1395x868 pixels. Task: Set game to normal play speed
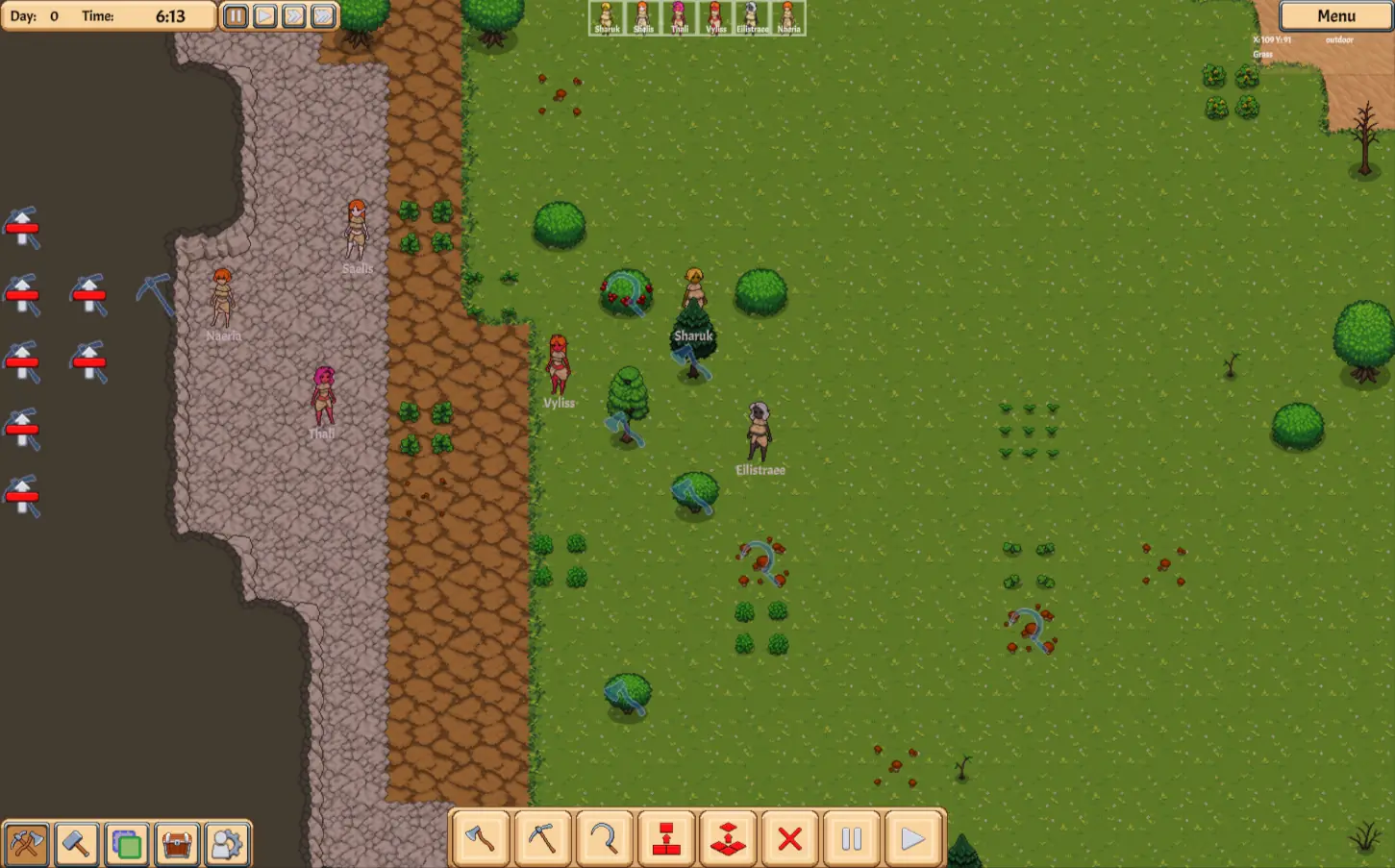pos(265,16)
